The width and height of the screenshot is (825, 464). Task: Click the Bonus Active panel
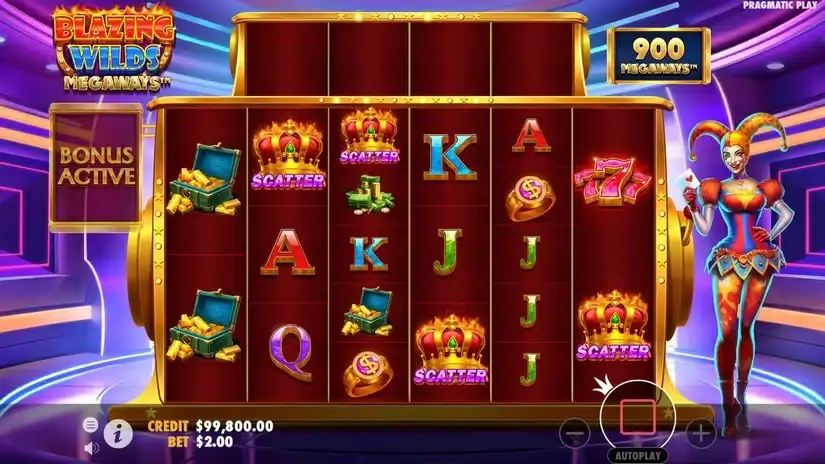96,168
